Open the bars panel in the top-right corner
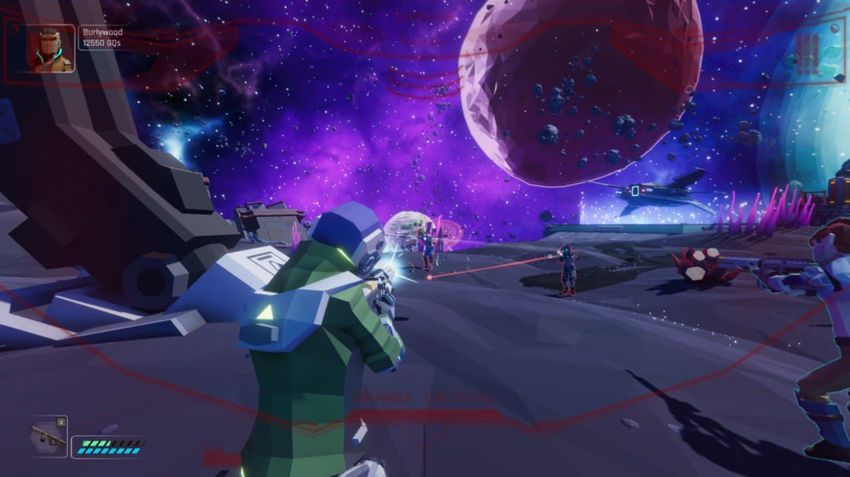 808,54
